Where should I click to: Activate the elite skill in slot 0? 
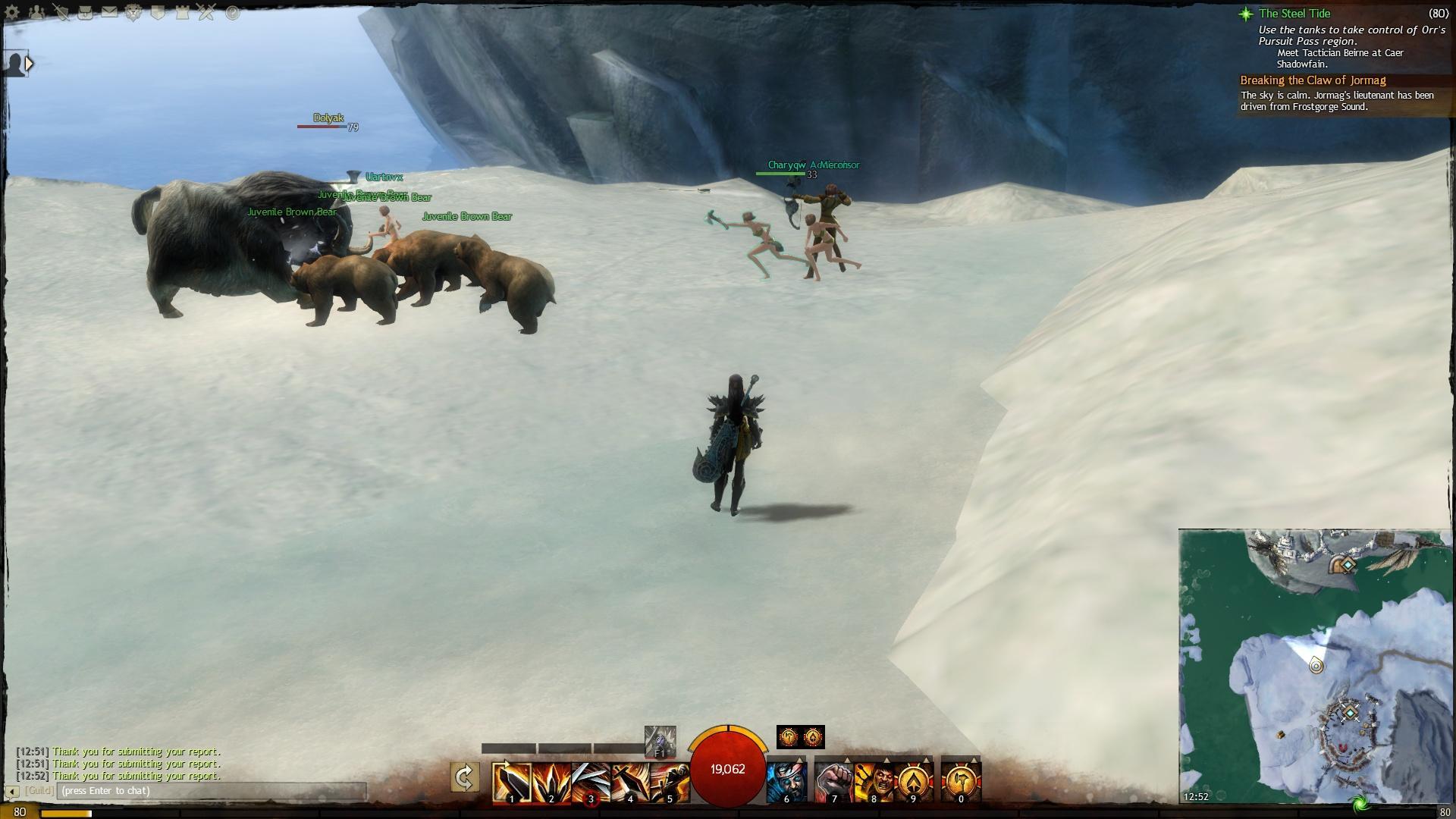pyautogui.click(x=961, y=781)
